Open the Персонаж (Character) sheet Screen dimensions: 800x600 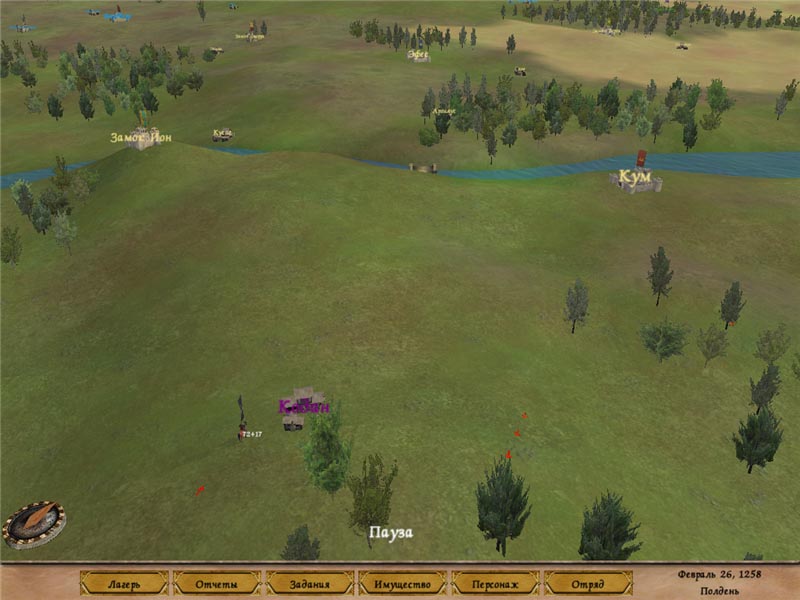495,583
